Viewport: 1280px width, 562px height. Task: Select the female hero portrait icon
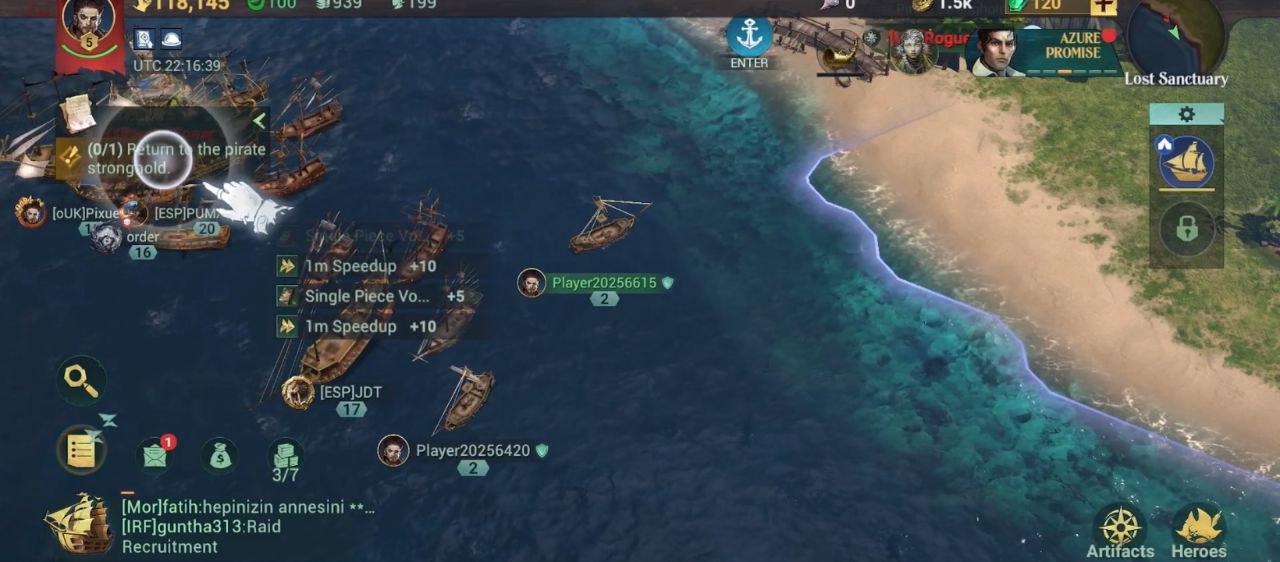911,50
